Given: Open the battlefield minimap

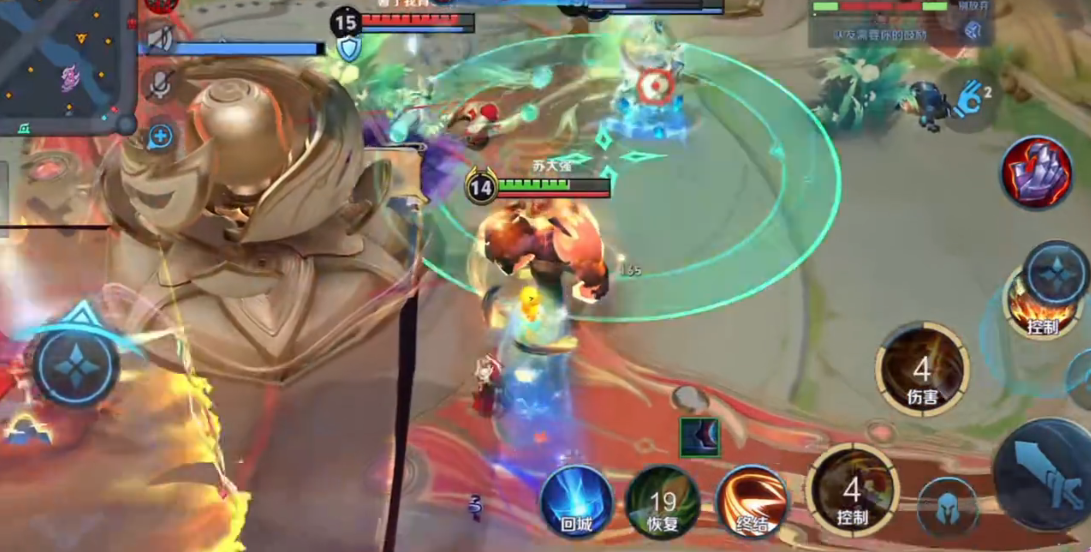Looking at the screenshot, I should [x=62, y=62].
